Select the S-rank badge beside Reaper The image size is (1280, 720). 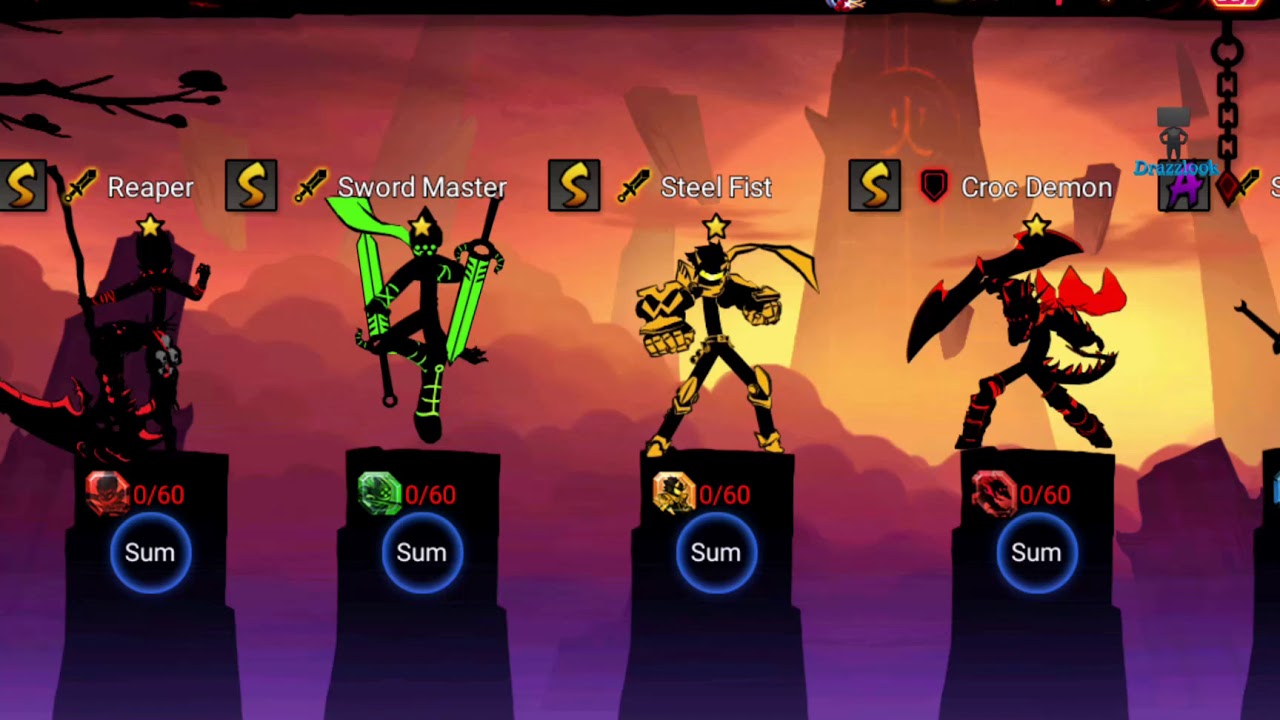click(x=22, y=186)
